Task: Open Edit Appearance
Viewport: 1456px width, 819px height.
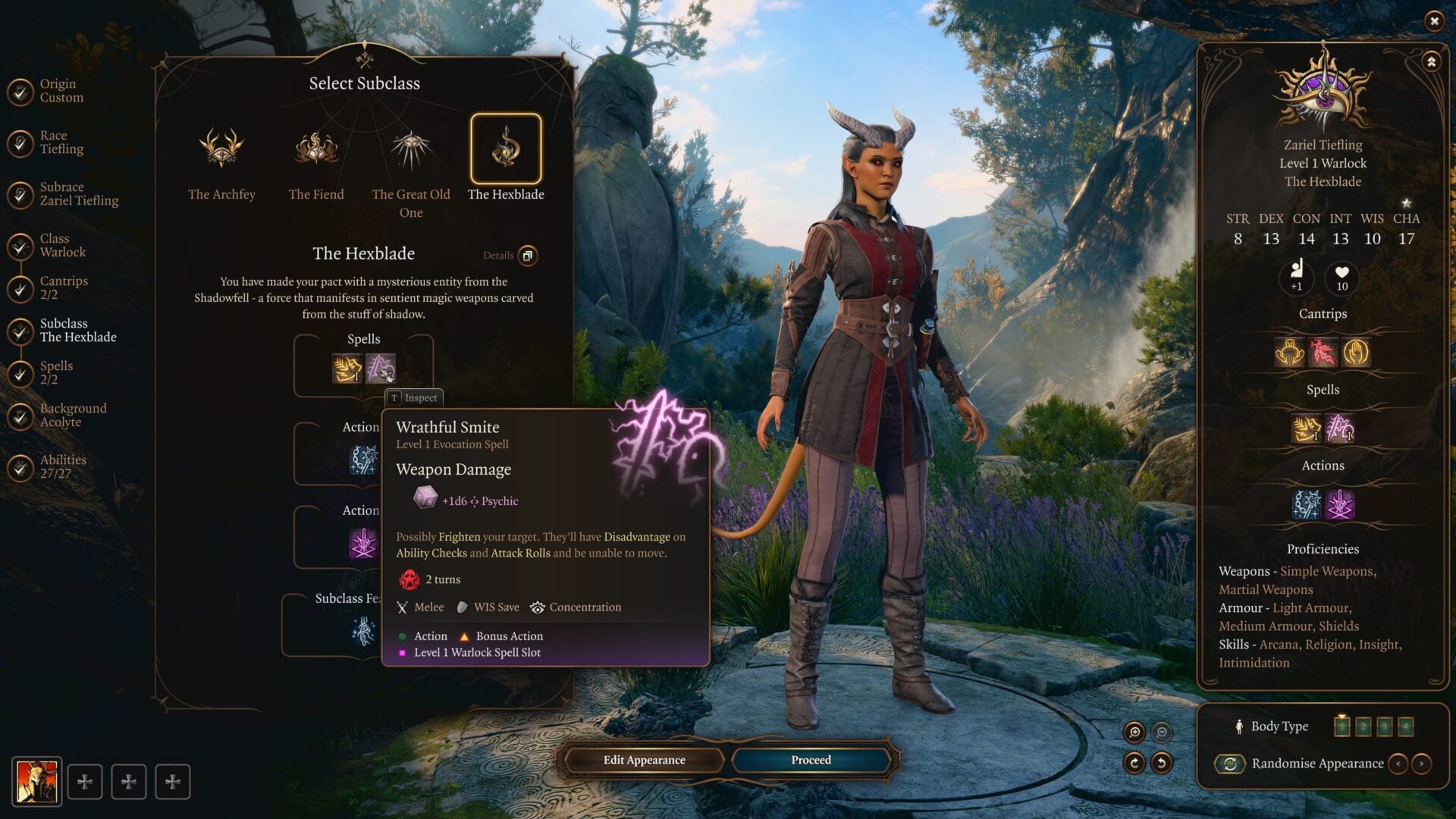Action: (x=644, y=760)
